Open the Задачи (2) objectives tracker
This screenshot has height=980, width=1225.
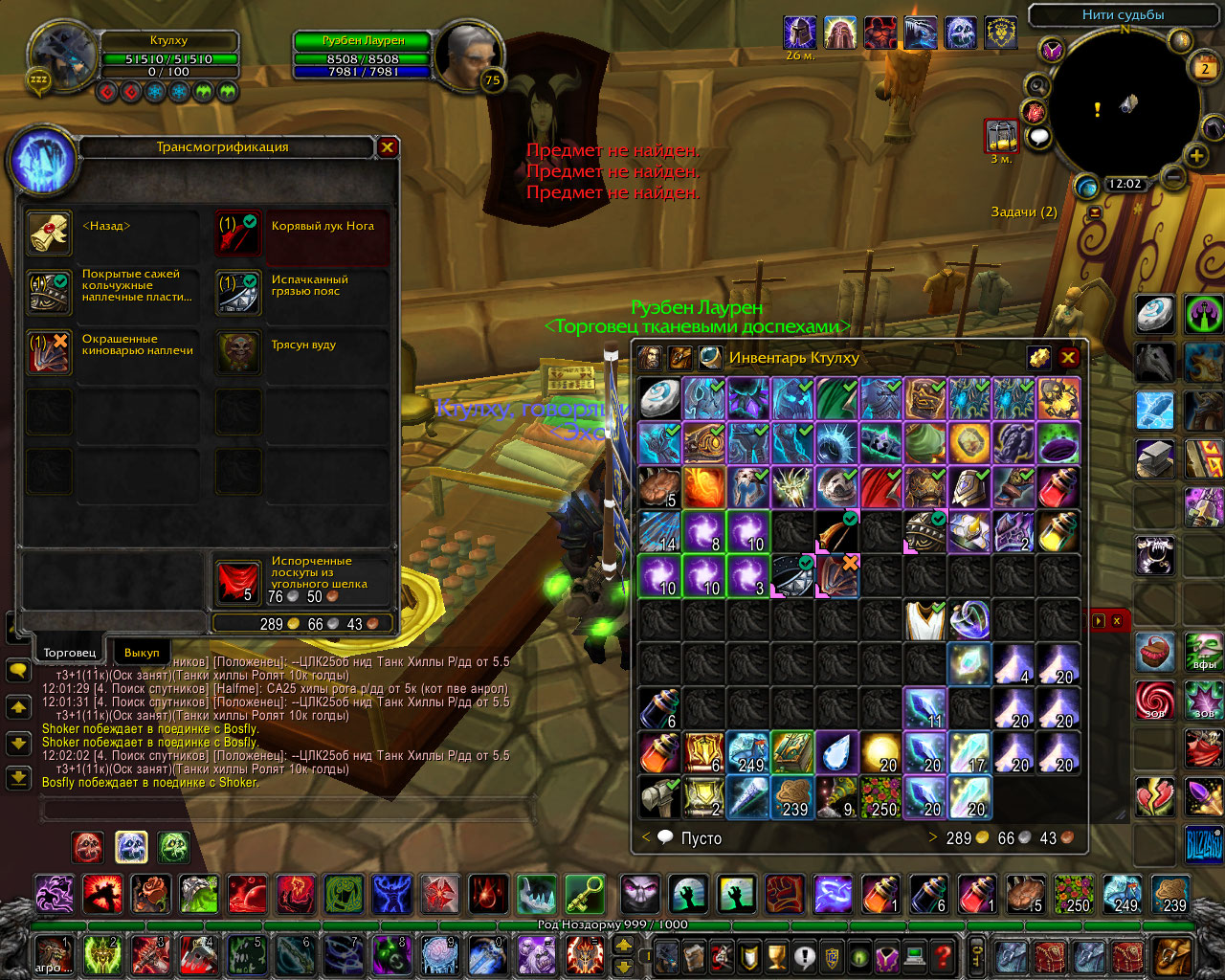tap(1023, 212)
